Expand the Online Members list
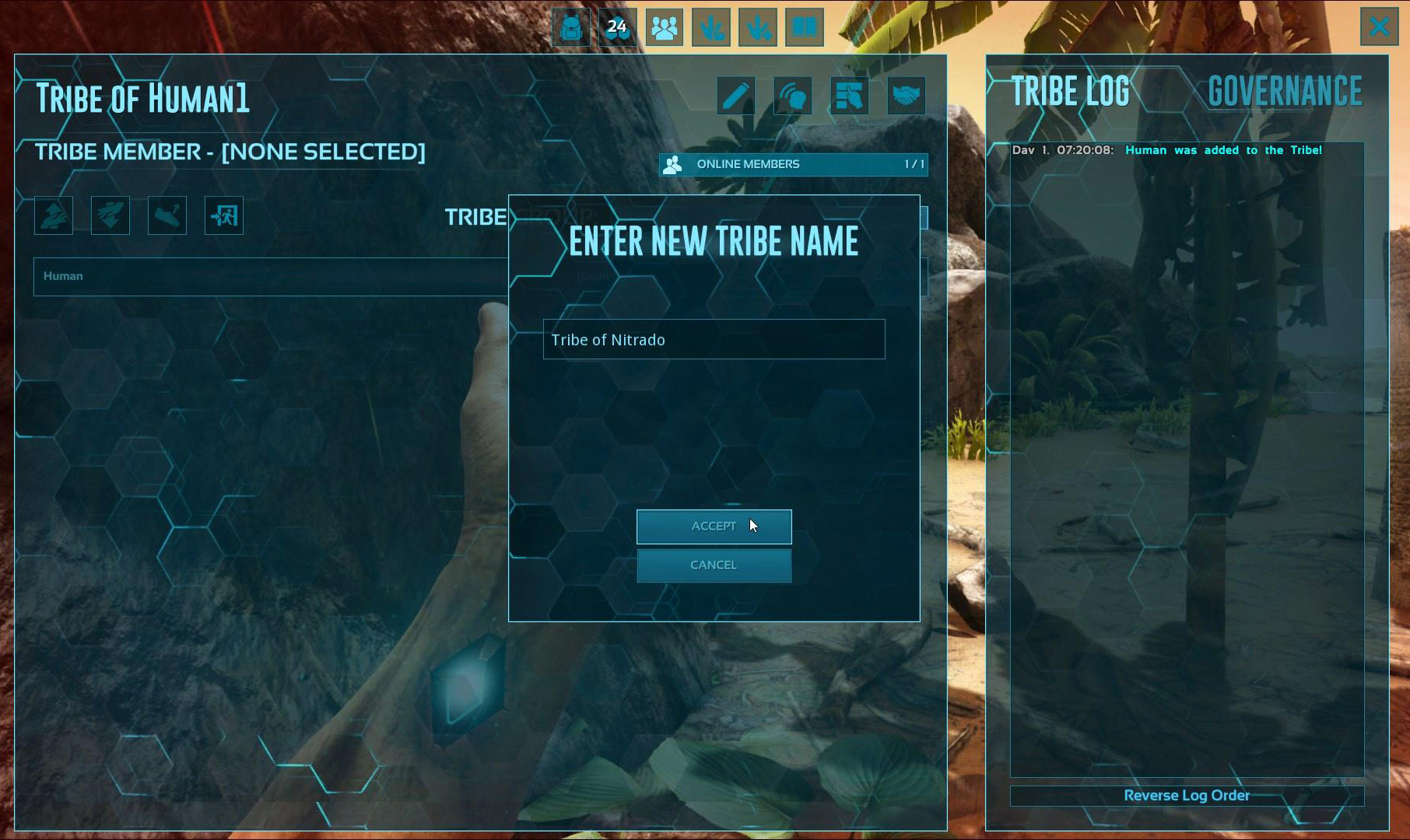Image resolution: width=1410 pixels, height=840 pixels. 793,164
